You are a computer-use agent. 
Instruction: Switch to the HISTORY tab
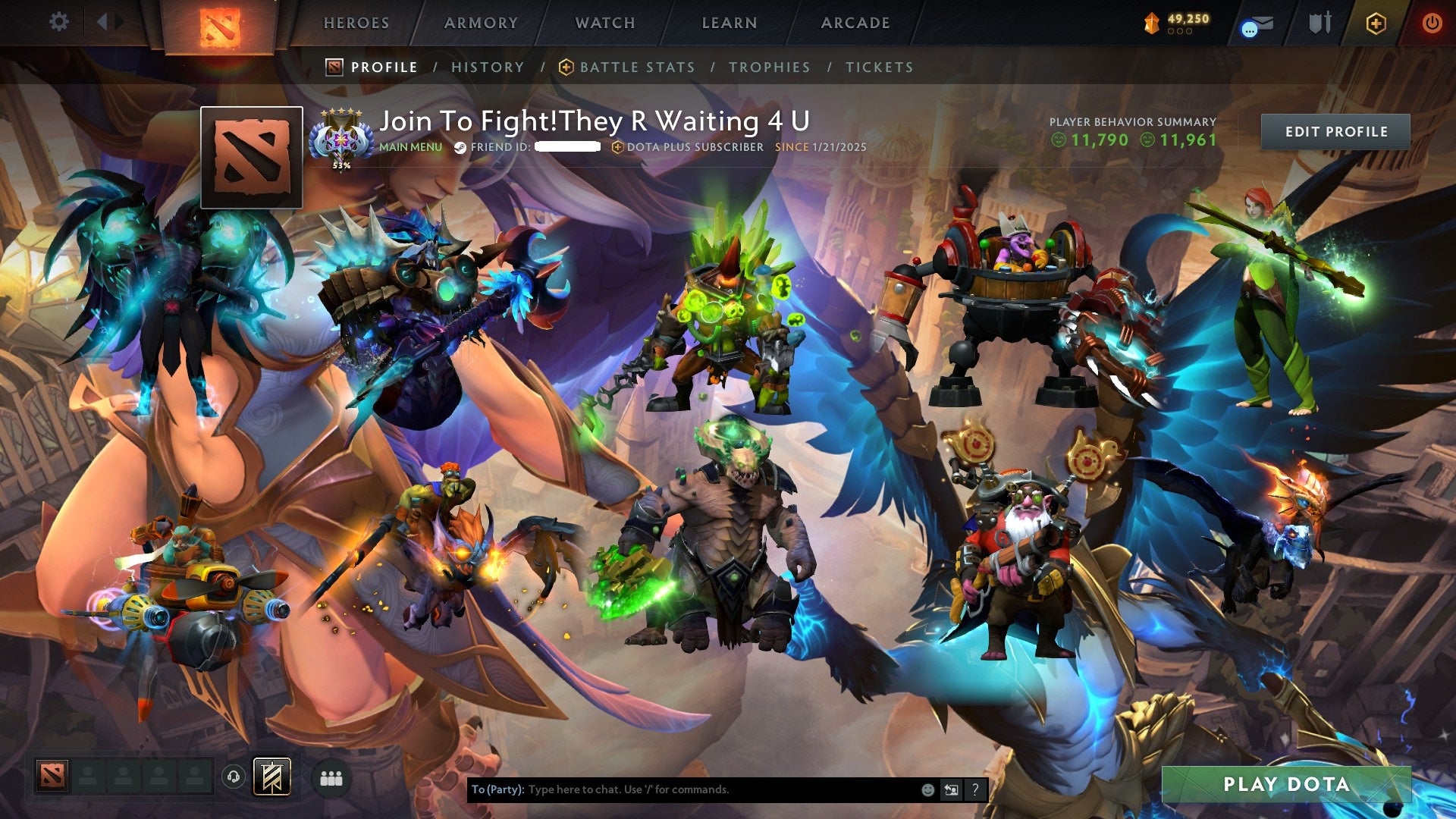(x=487, y=67)
